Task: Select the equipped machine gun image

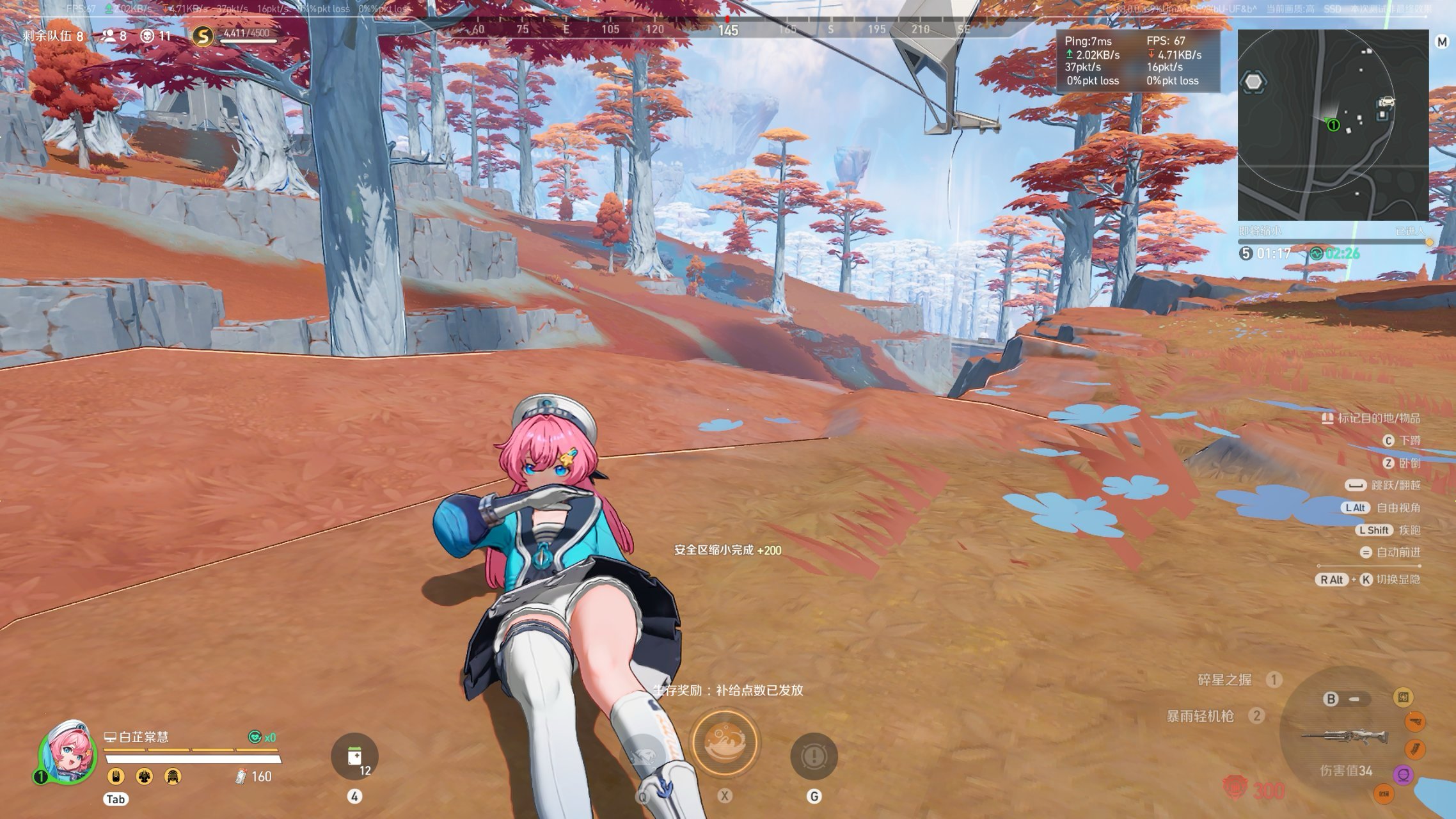Action: coord(1344,737)
